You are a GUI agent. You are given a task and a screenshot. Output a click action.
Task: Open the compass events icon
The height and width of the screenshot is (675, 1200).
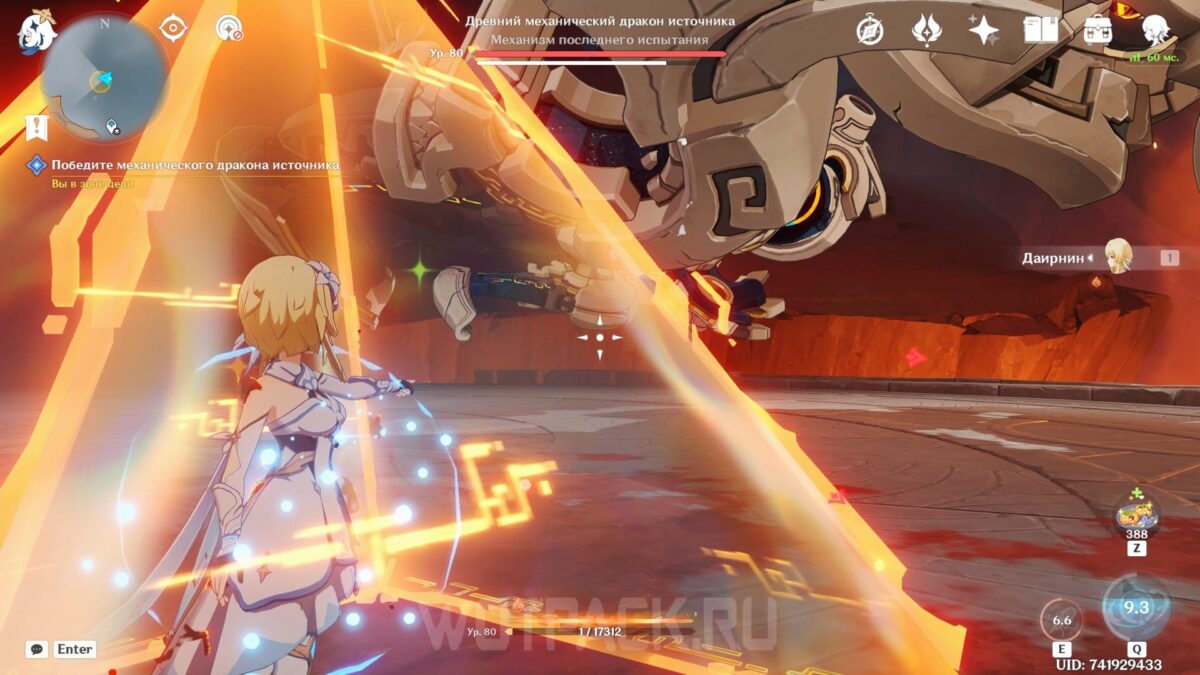(870, 30)
